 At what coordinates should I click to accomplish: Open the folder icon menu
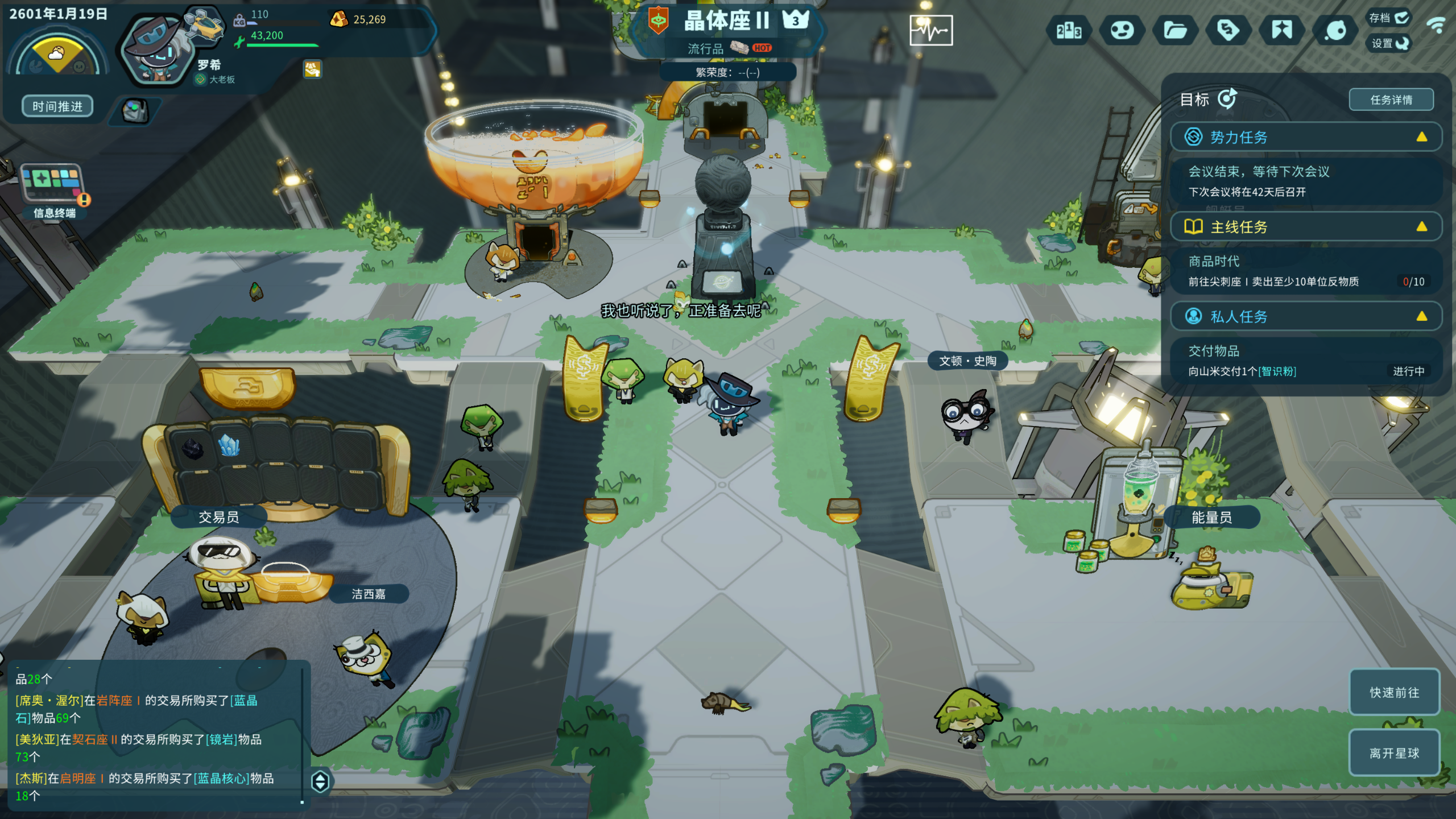click(x=1175, y=31)
